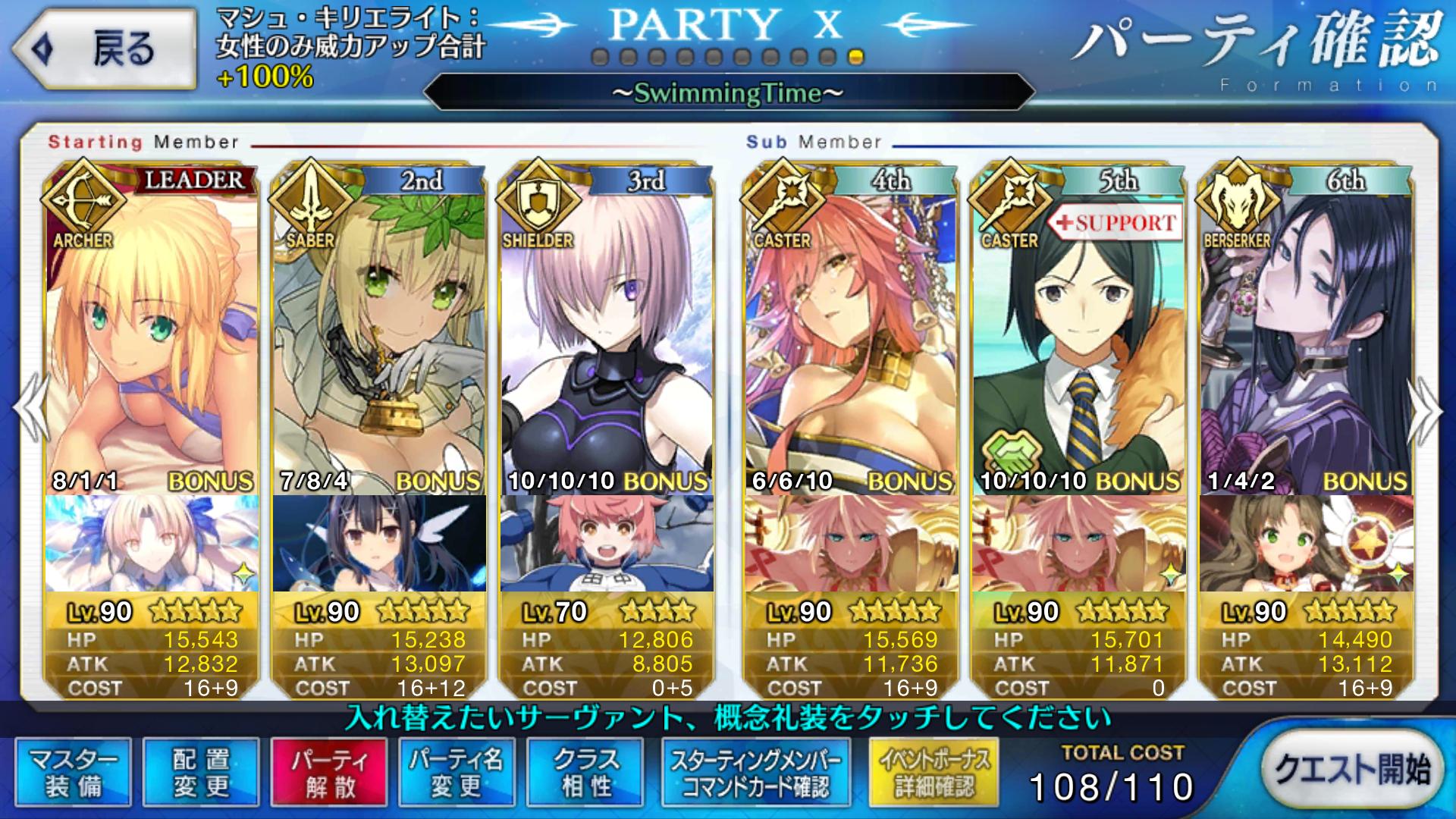This screenshot has height=819, width=1456.
Task: Rename the party via パーティ名変更
Action: coord(457,772)
